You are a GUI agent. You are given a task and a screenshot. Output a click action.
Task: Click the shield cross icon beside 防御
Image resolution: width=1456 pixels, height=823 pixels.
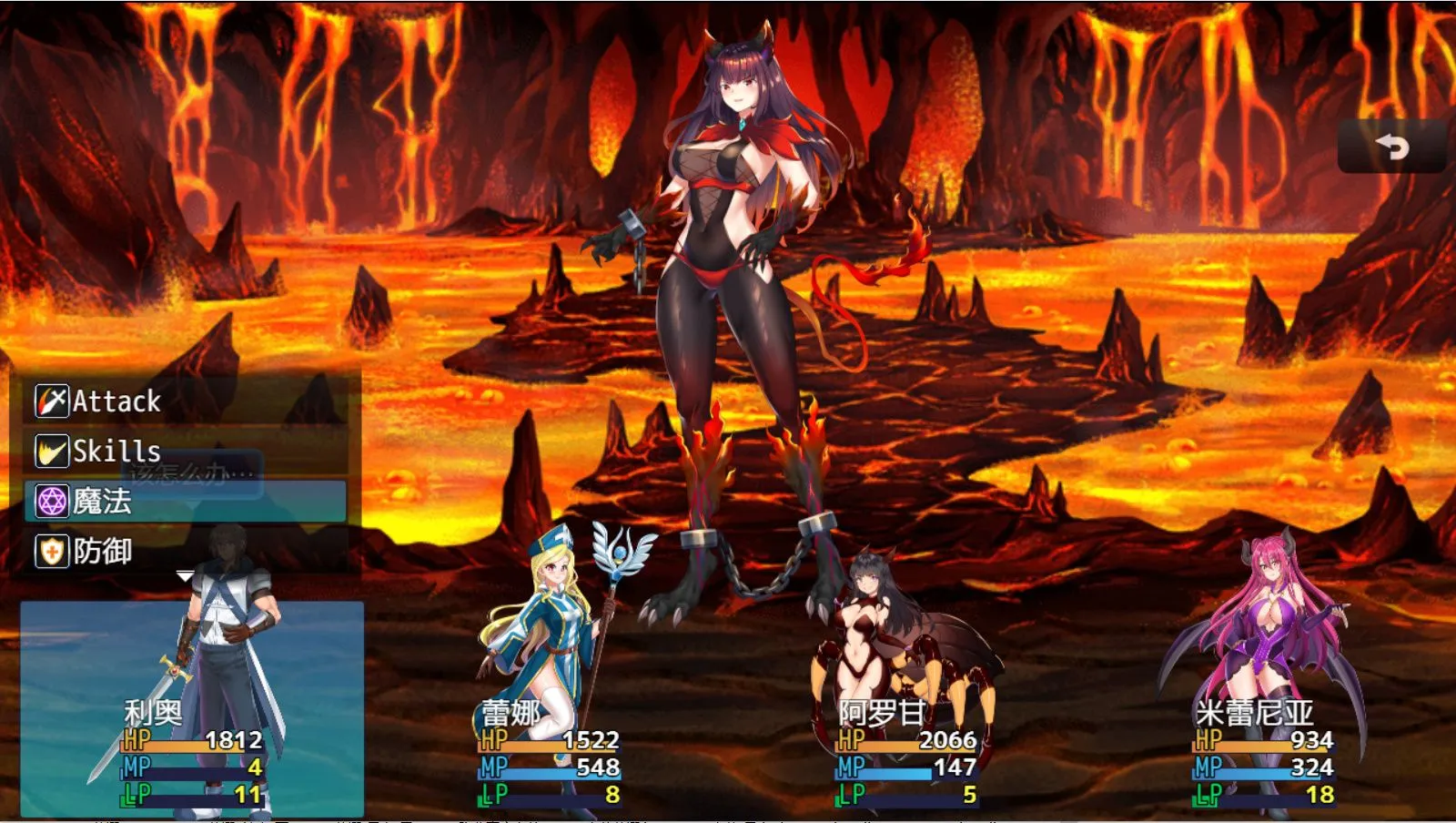point(51,553)
